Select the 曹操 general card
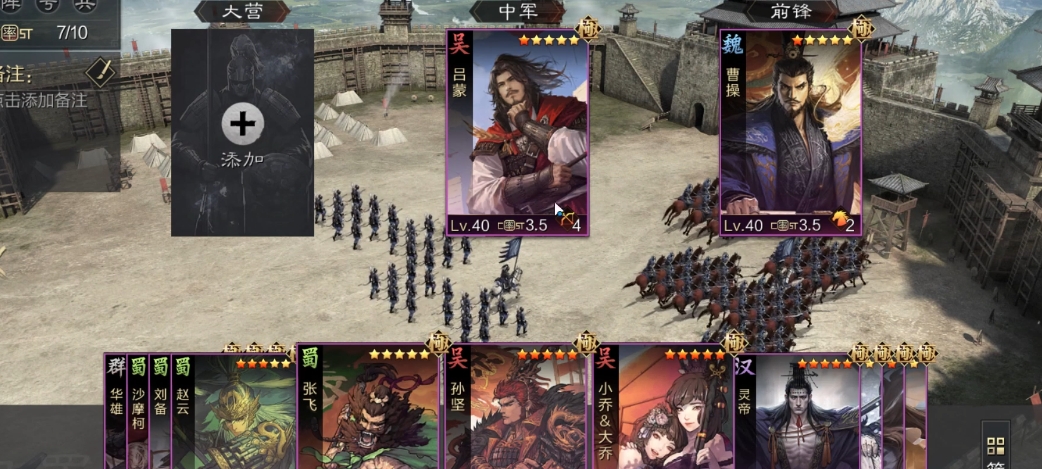Screen dimensions: 1042x469 click(x=790, y=130)
